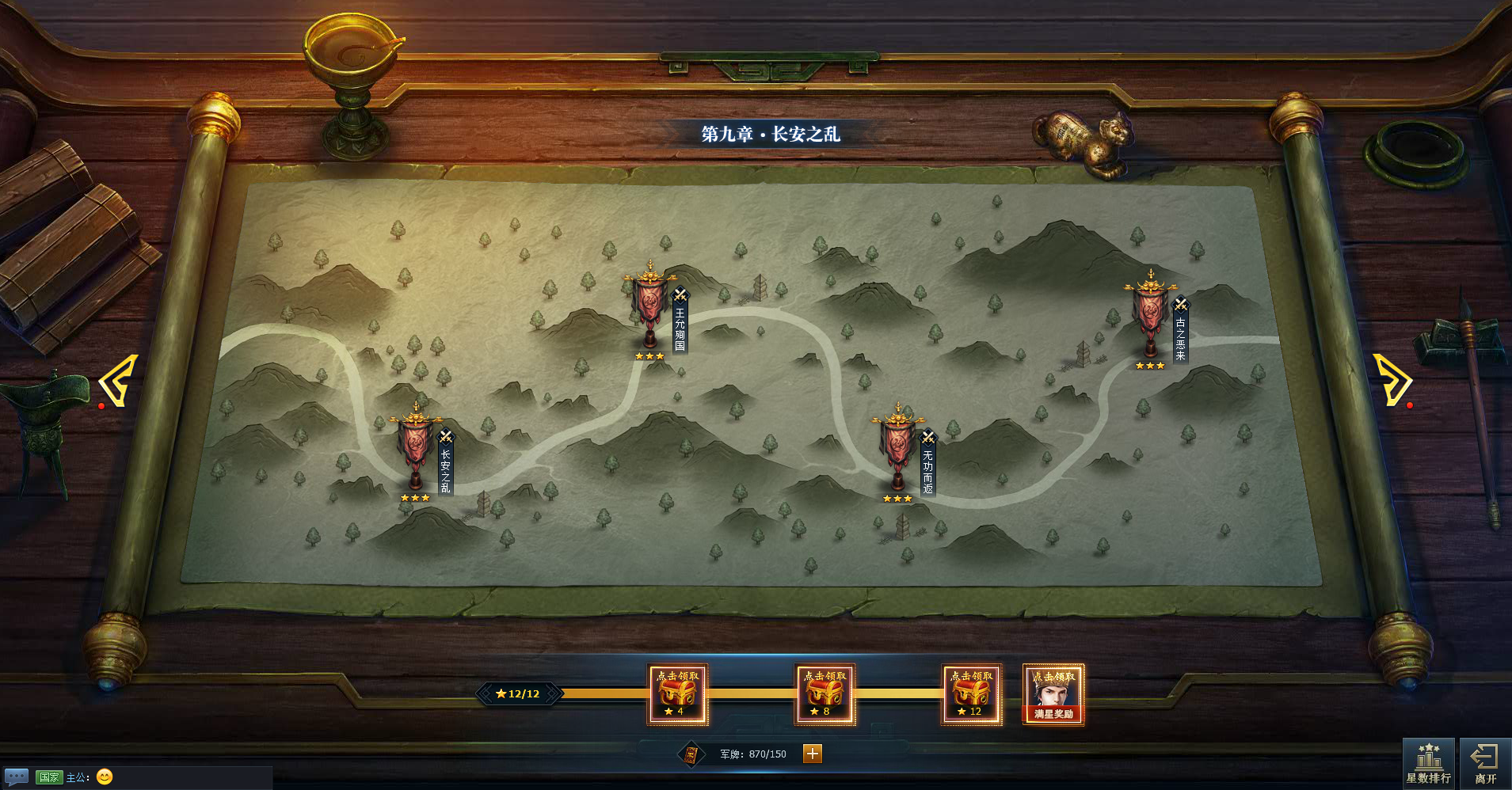The image size is (1512, 790).
Task: Claim the 8-star treasure chest reward
Action: 825,694
